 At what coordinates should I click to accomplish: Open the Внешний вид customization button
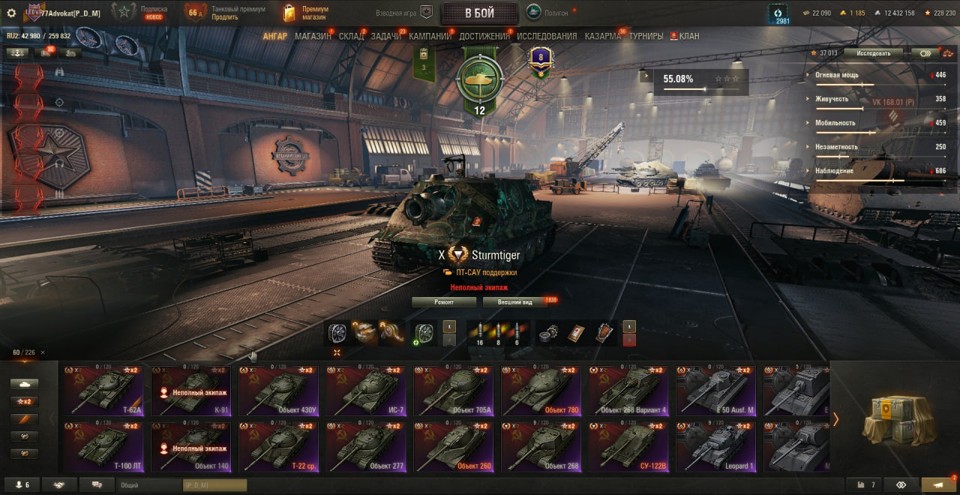[x=520, y=301]
